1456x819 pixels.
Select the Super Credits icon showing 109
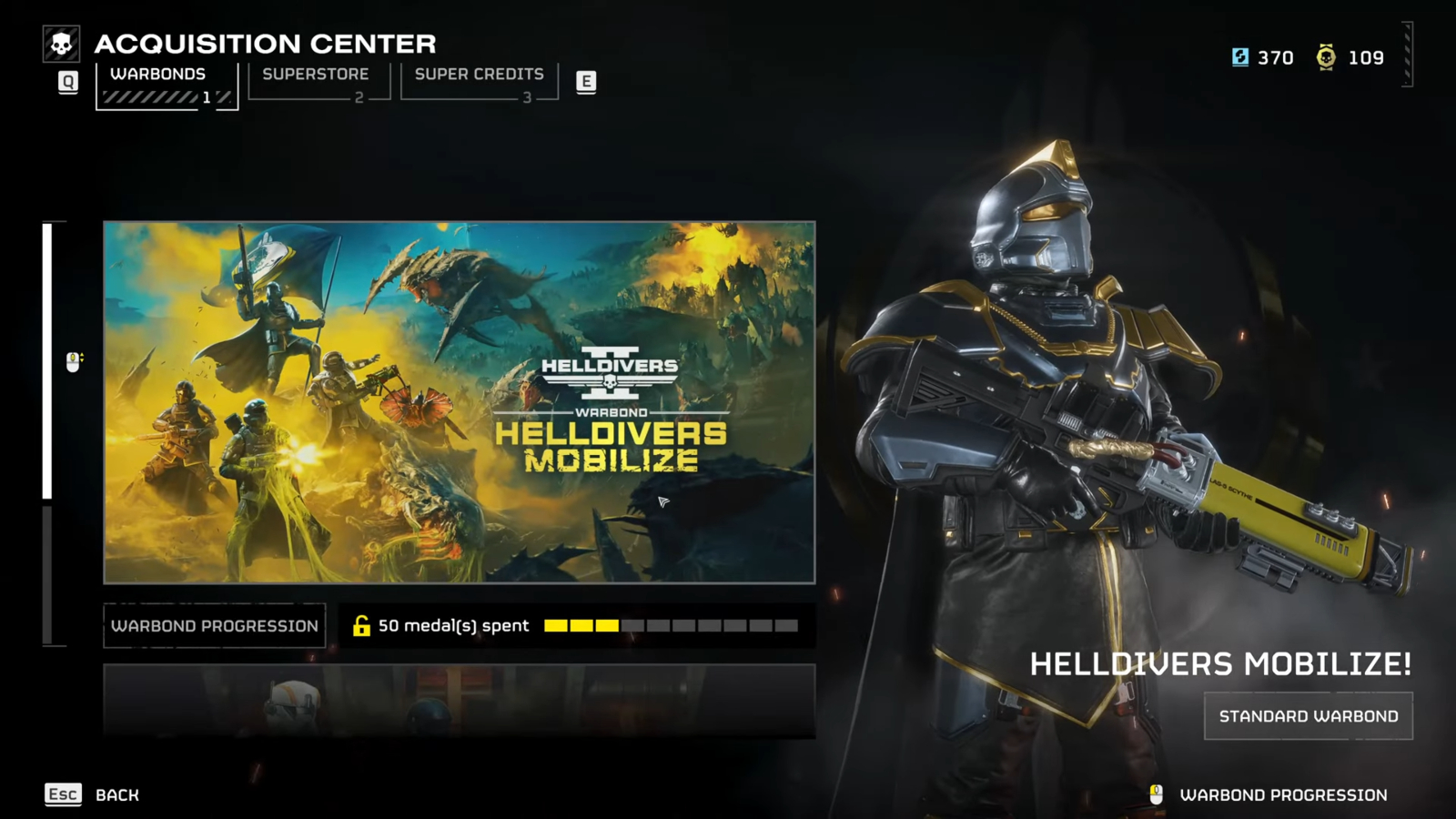click(1328, 57)
